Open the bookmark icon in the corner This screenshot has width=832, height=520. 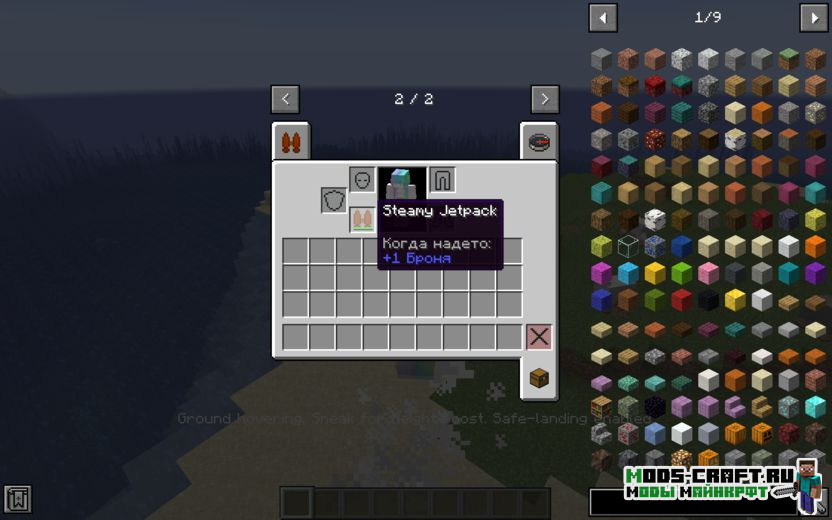[x=17, y=498]
